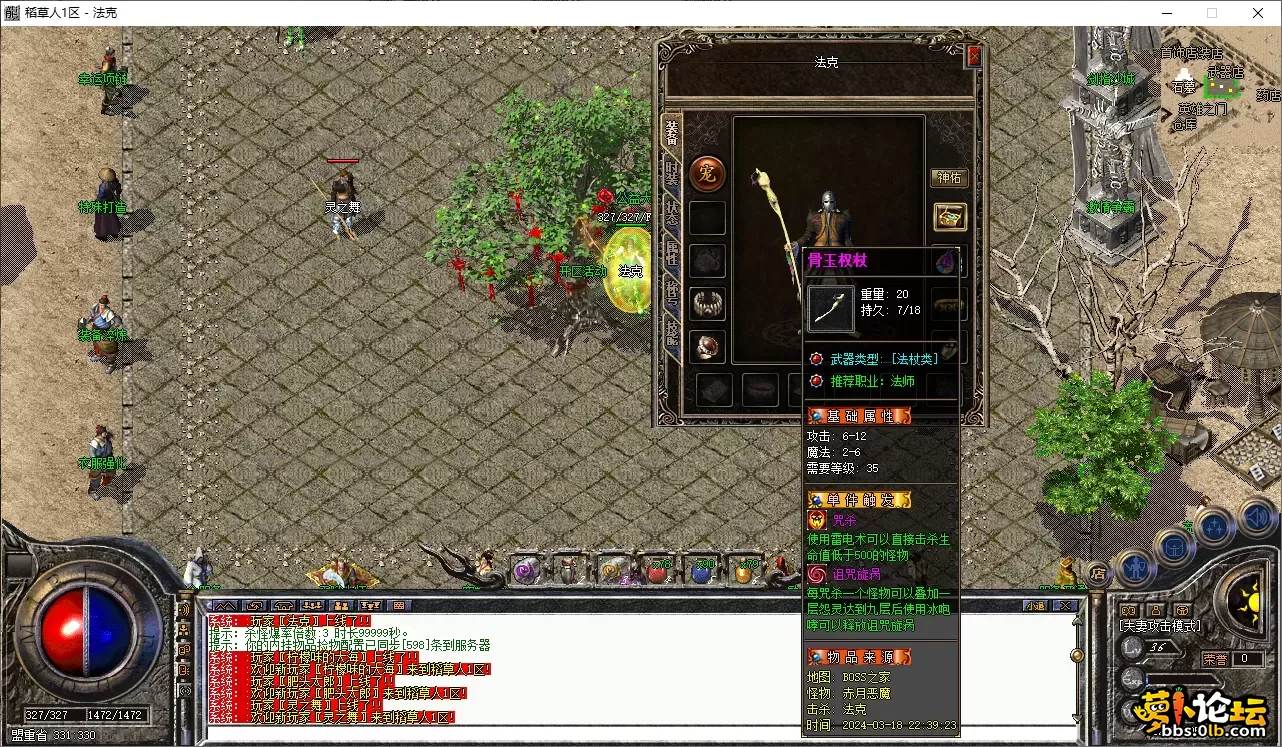Open the 神佑 blessing button

[949, 178]
